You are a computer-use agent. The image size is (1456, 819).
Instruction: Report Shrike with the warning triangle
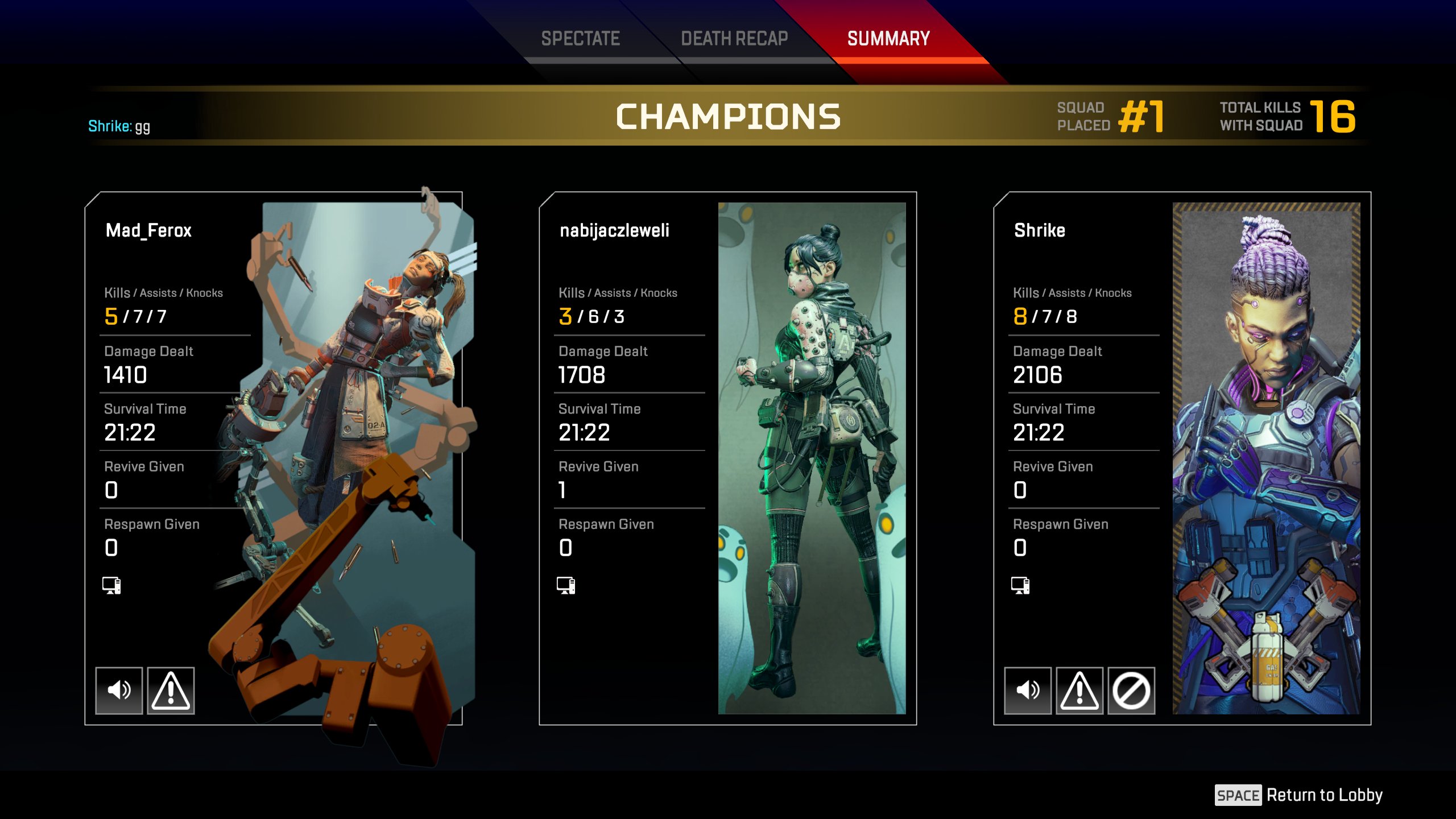click(x=1079, y=690)
